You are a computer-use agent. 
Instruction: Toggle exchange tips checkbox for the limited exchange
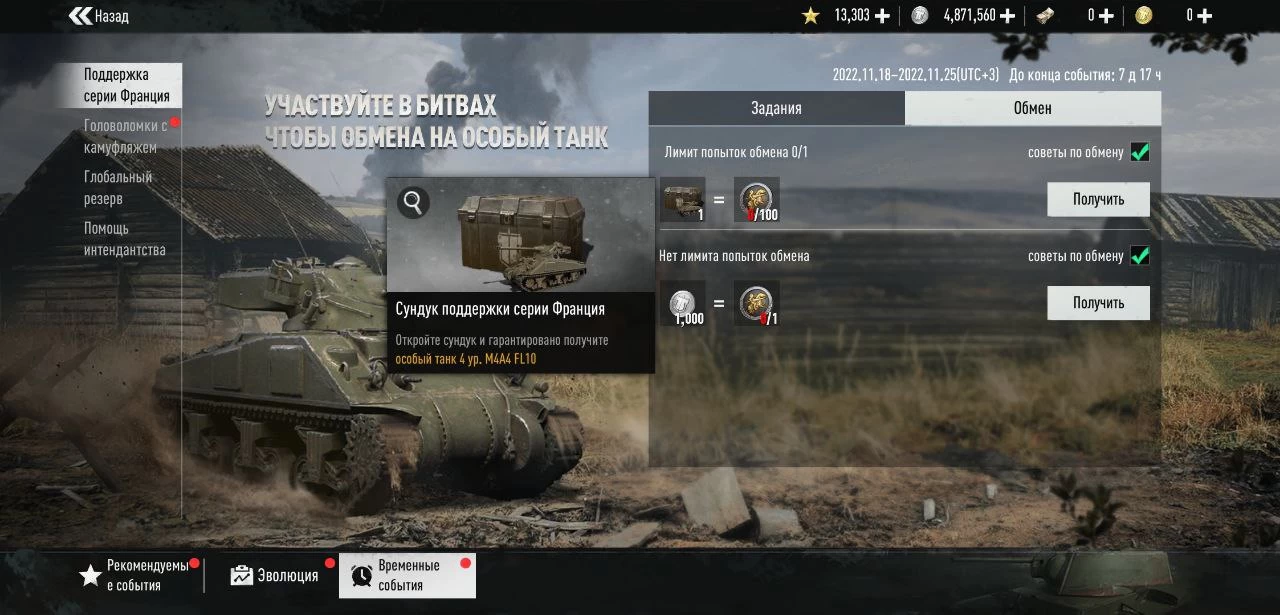[1140, 152]
